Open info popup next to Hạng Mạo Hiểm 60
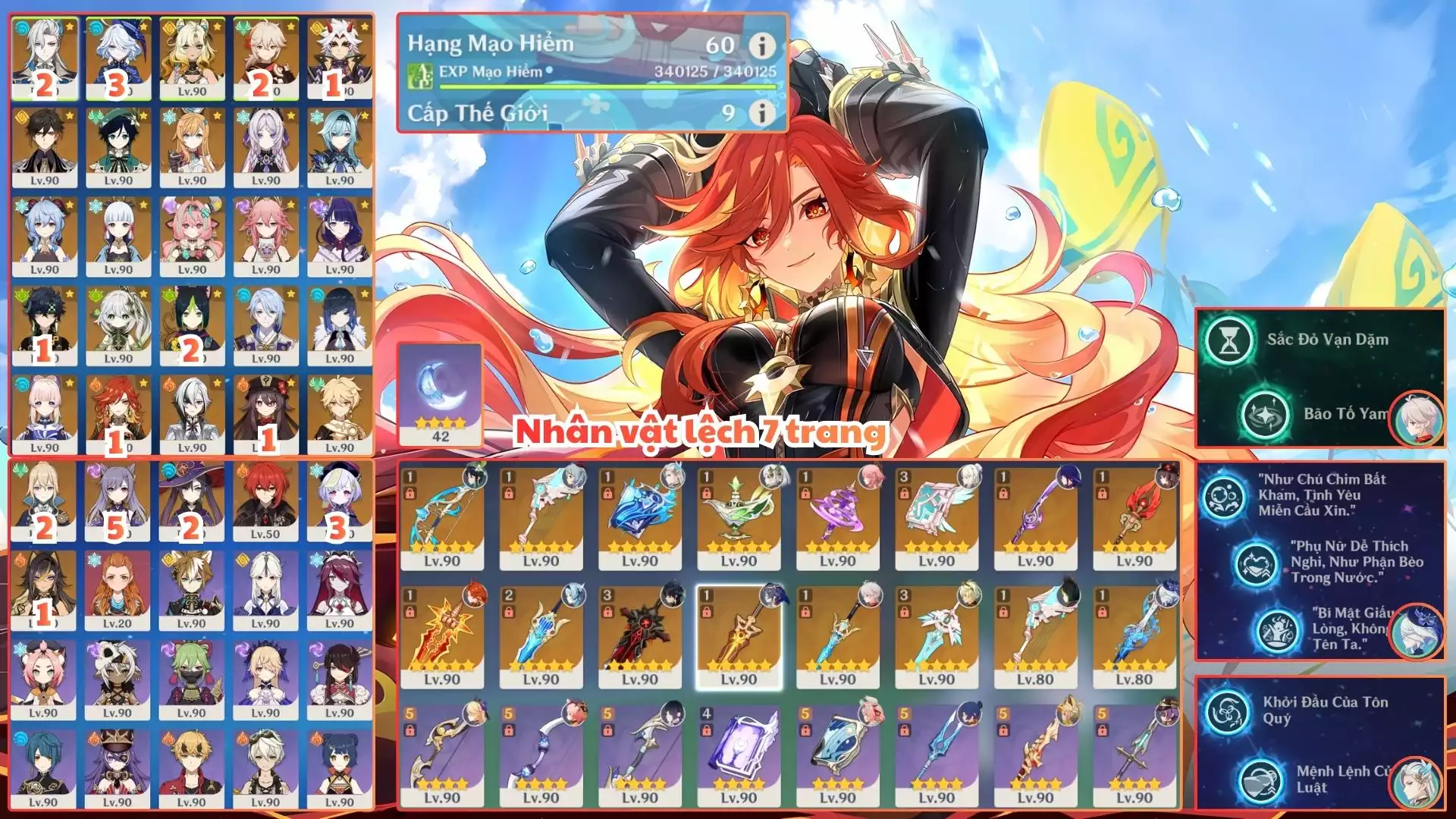Viewport: 1456px width, 819px height. (761, 45)
